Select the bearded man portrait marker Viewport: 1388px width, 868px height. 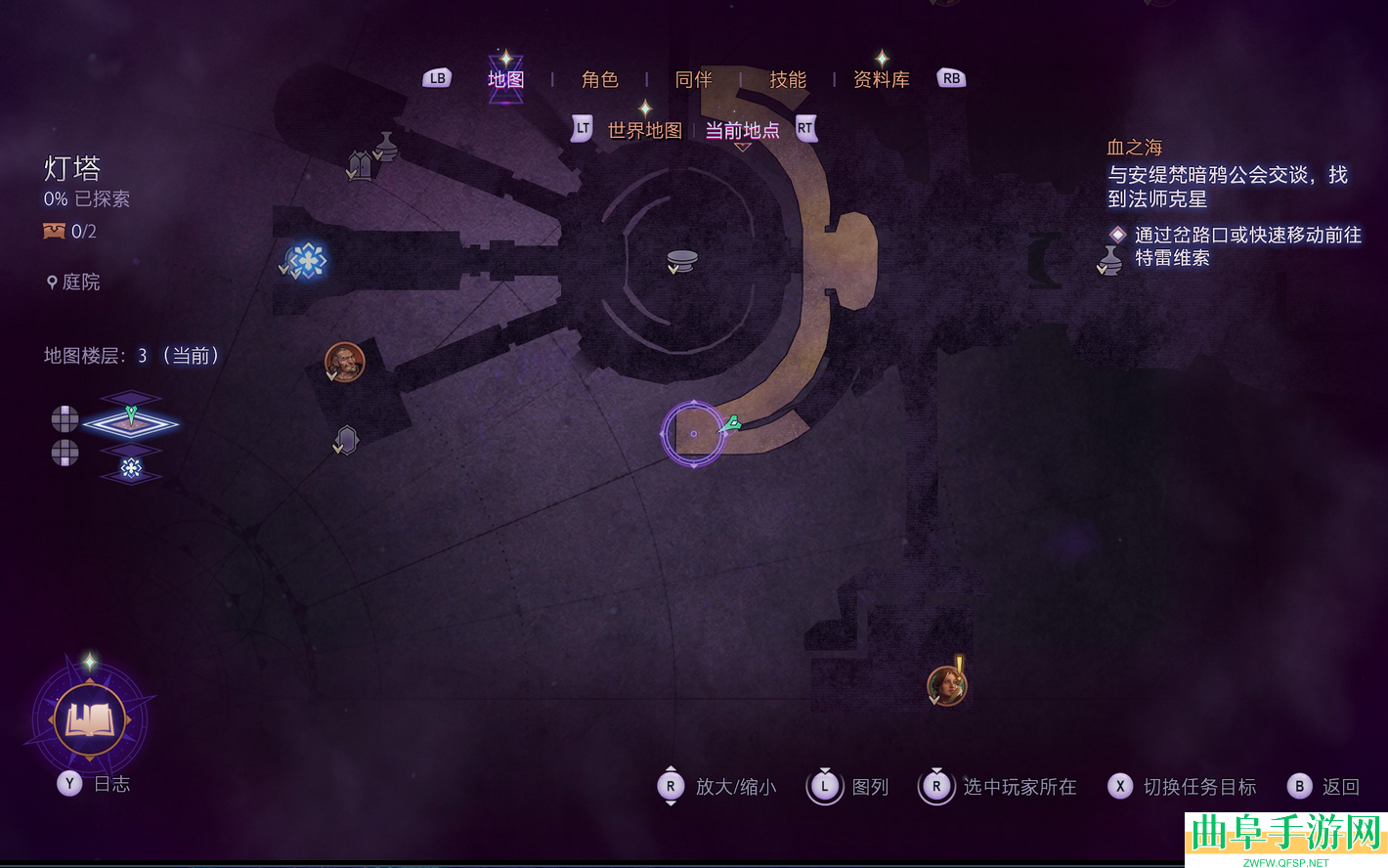344,362
